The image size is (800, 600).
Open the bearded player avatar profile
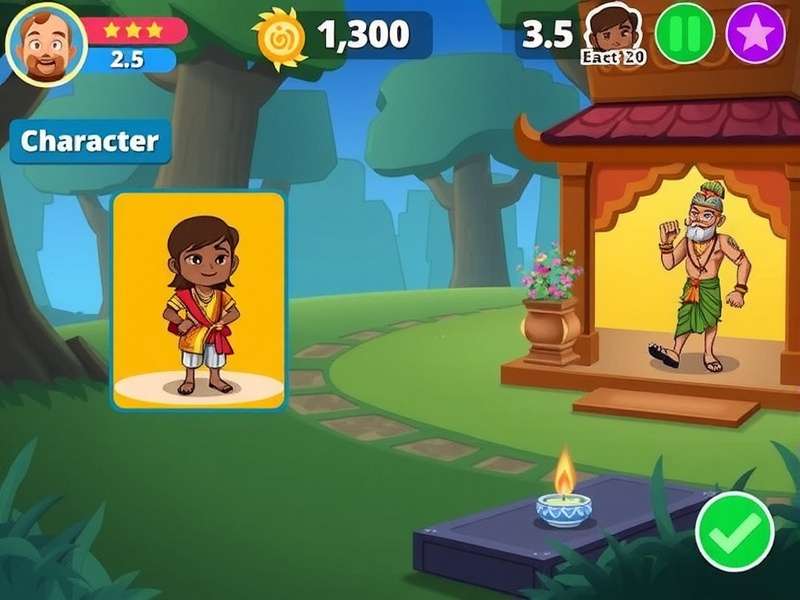(46, 45)
